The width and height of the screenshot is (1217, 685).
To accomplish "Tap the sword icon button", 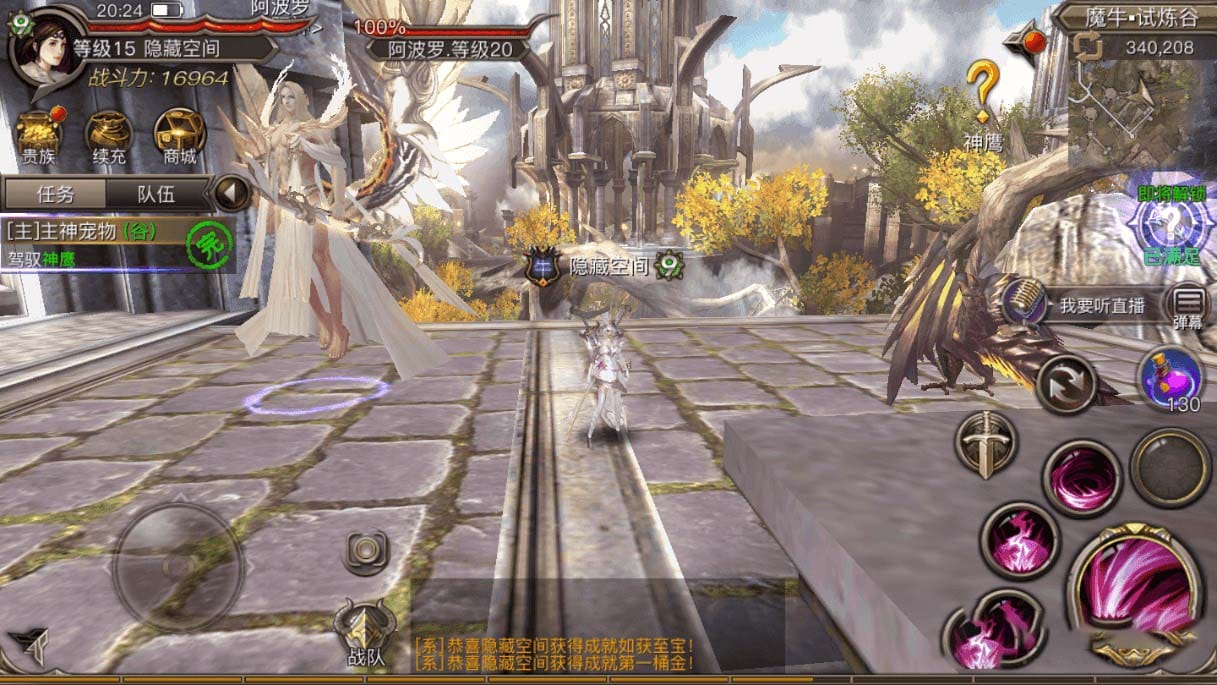I will click(985, 443).
